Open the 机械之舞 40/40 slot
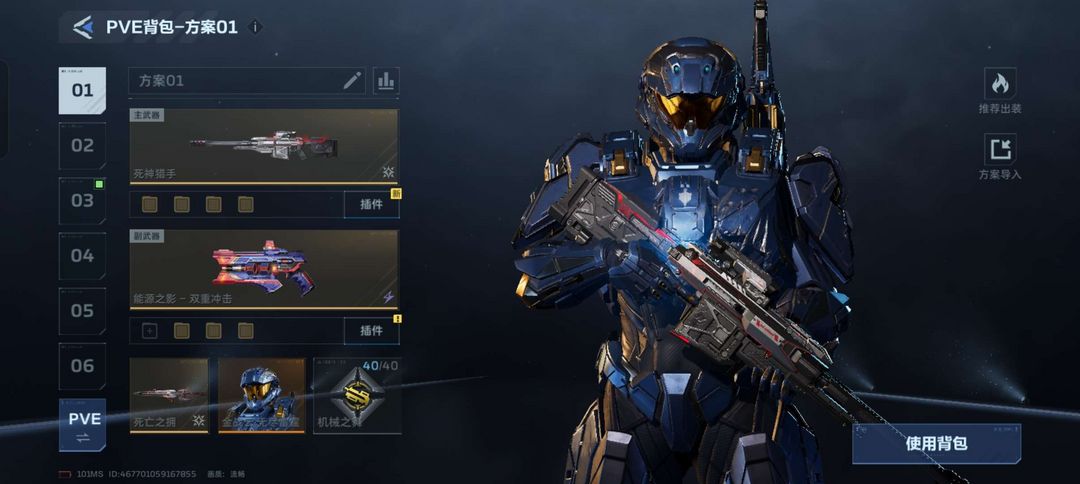Image resolution: width=1080 pixels, height=484 pixels. click(357, 395)
